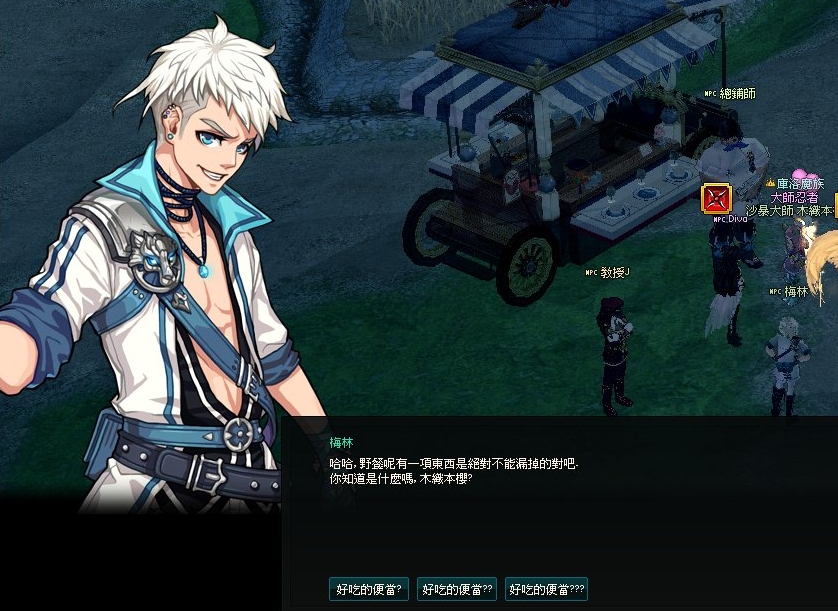Pick the reply 好吃的便當??? with three question marks
The height and width of the screenshot is (611, 838).
tap(547, 589)
